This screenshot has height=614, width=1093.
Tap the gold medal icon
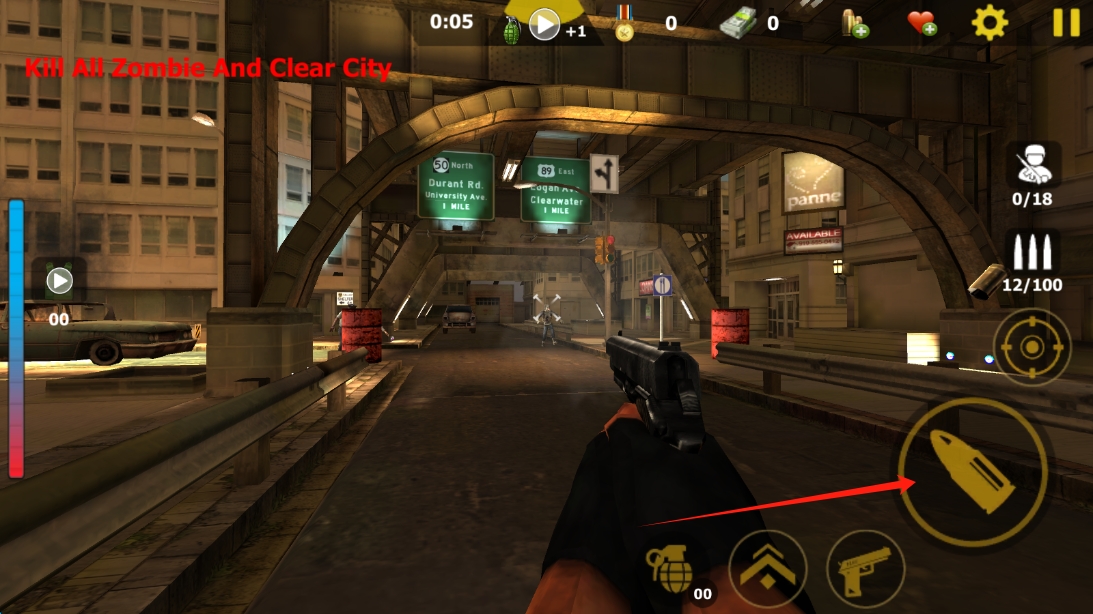pyautogui.click(x=625, y=23)
